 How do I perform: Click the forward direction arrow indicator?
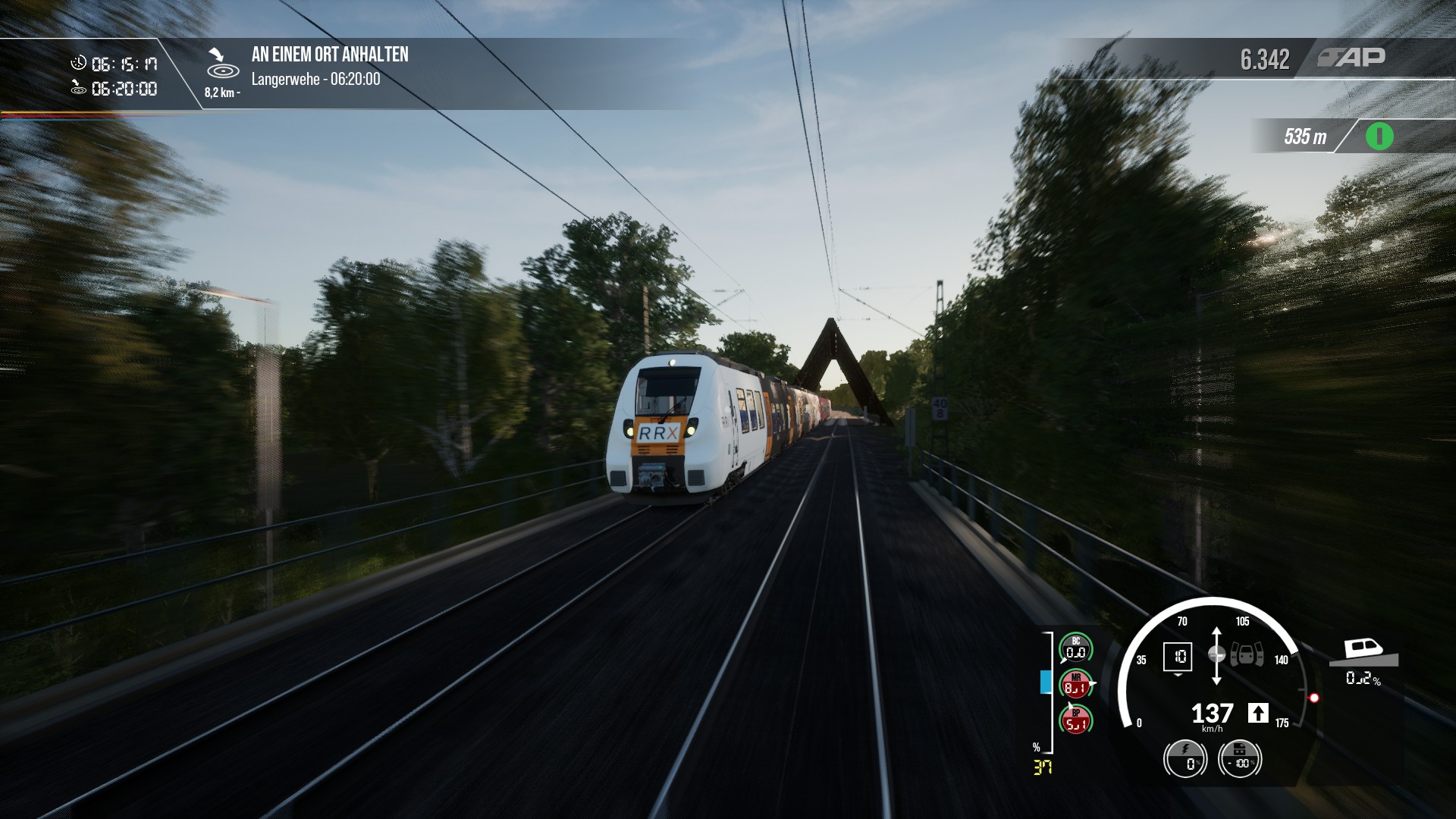pyautogui.click(x=1258, y=713)
